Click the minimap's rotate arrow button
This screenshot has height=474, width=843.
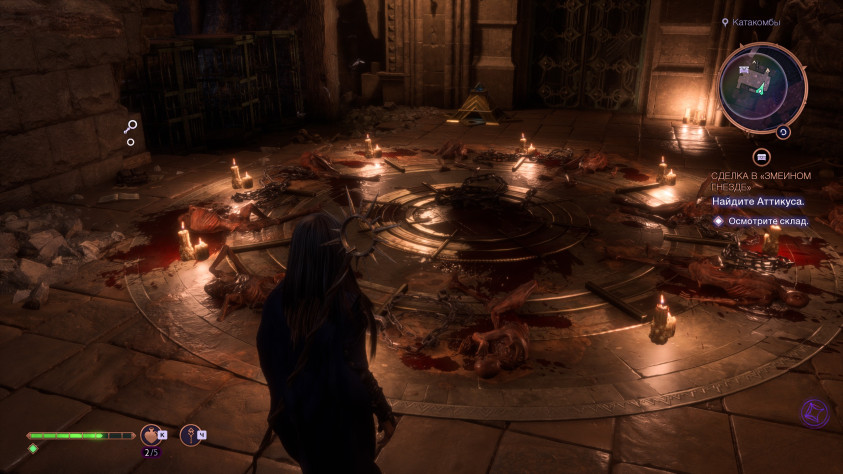784,131
